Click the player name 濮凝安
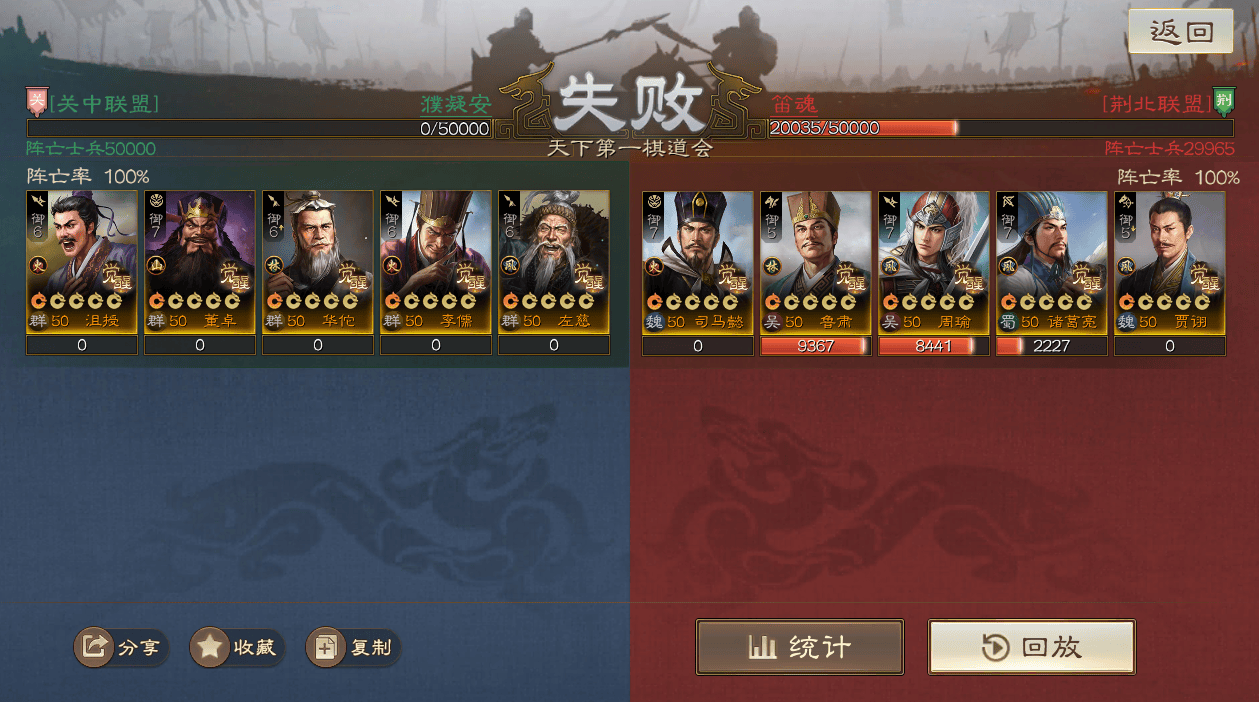1259x702 pixels. pyautogui.click(x=455, y=104)
